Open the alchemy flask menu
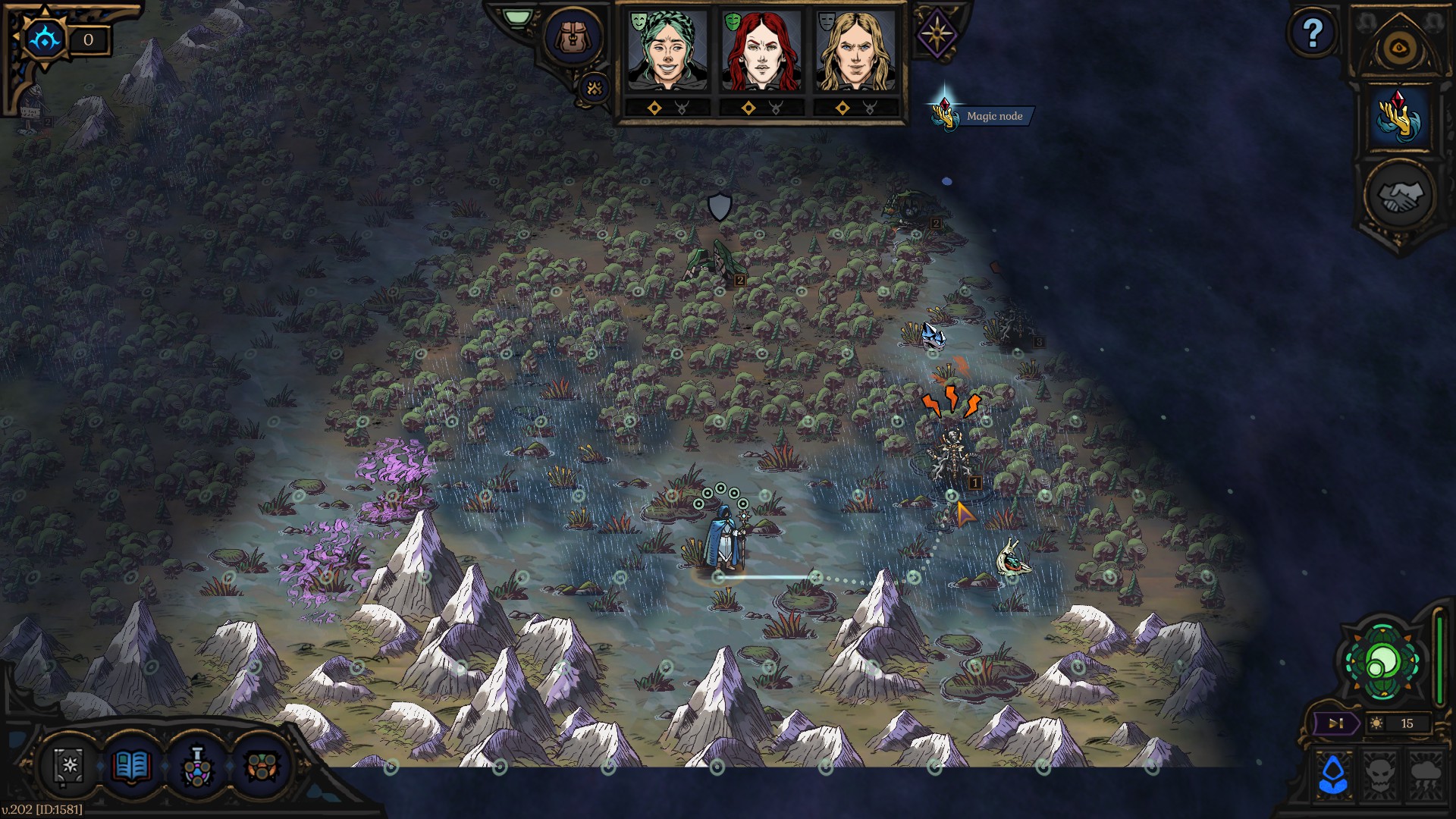Image resolution: width=1456 pixels, height=819 pixels. tap(196, 767)
